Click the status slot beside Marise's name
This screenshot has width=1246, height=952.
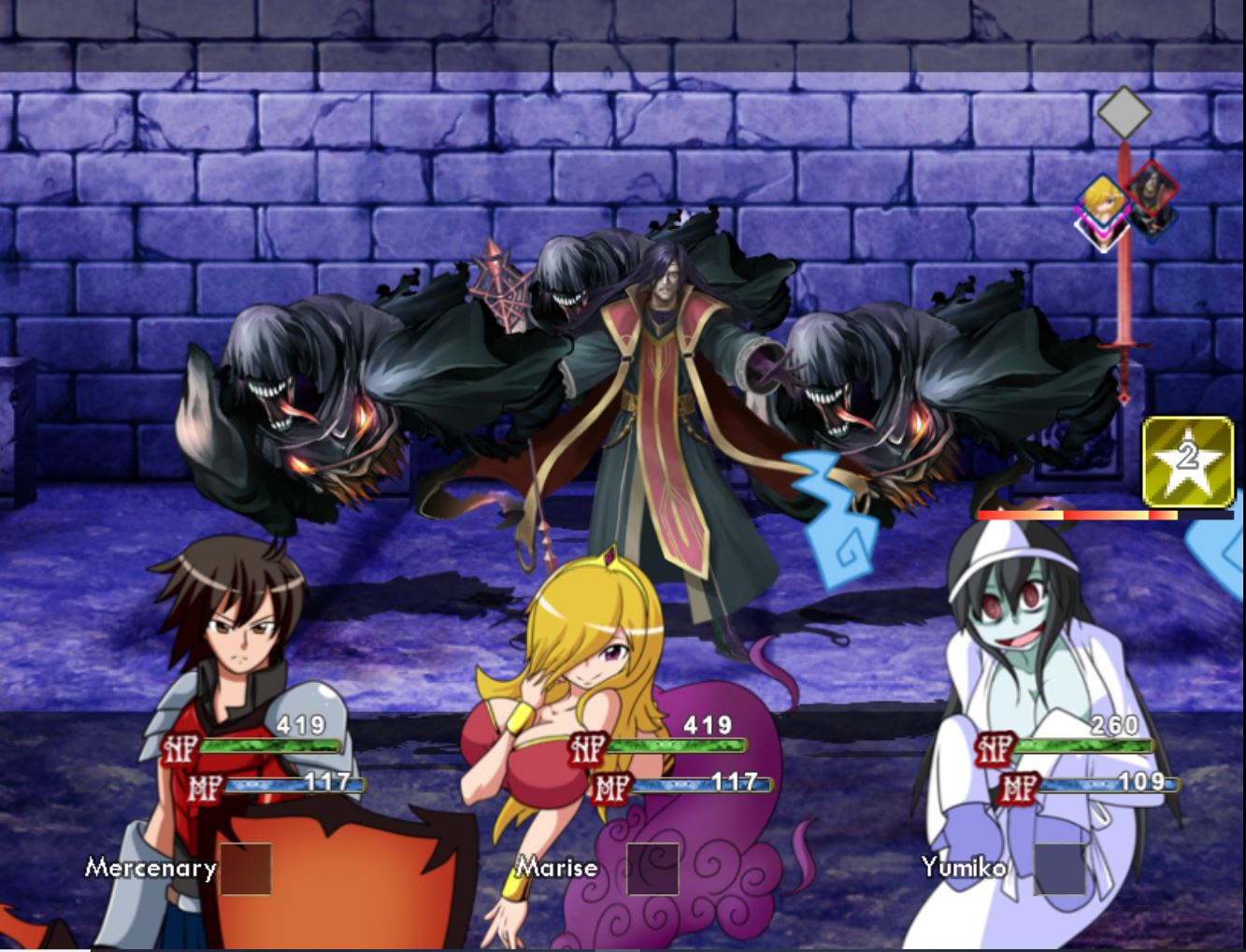(x=652, y=869)
